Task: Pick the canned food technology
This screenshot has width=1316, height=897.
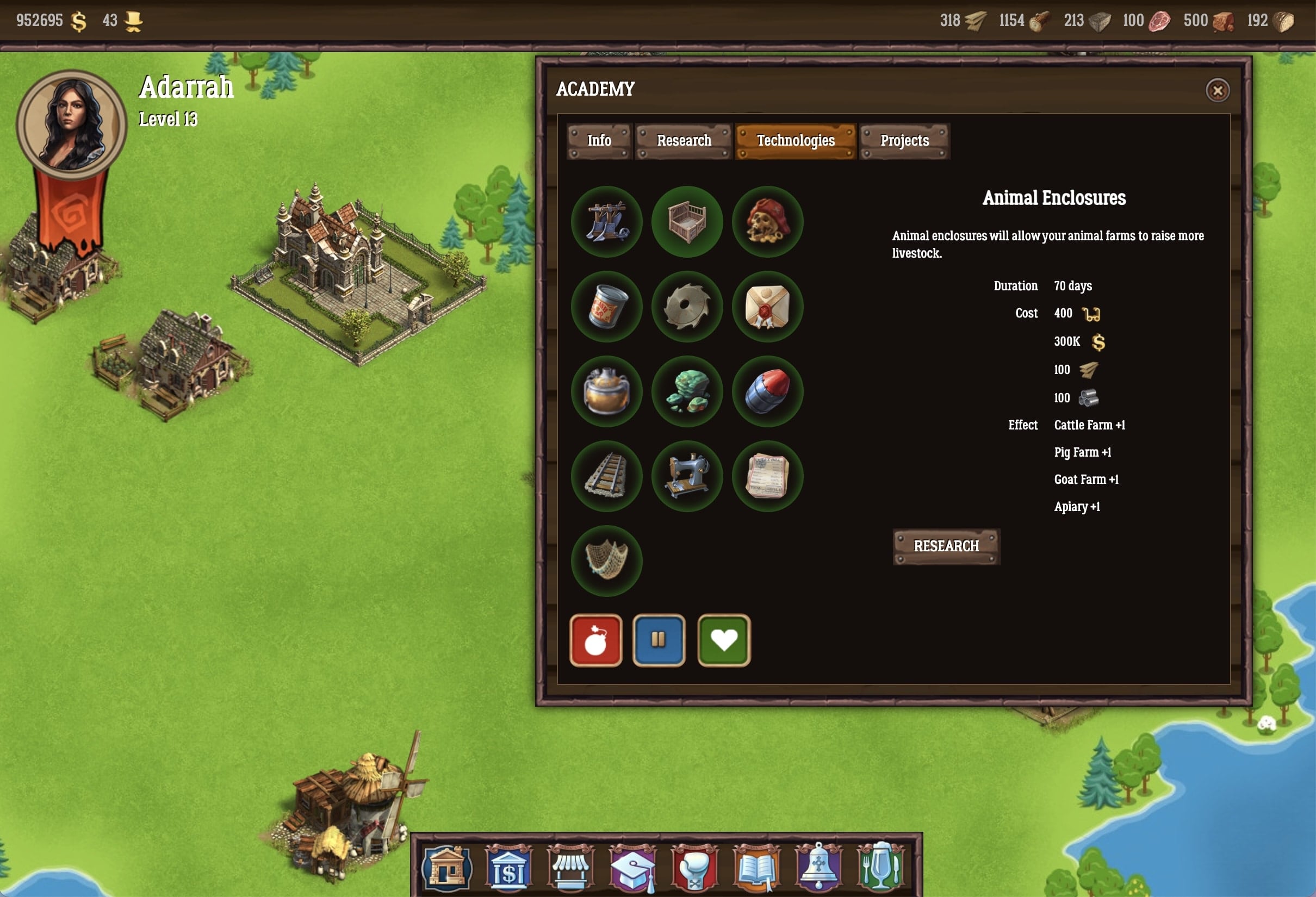Action: click(606, 307)
